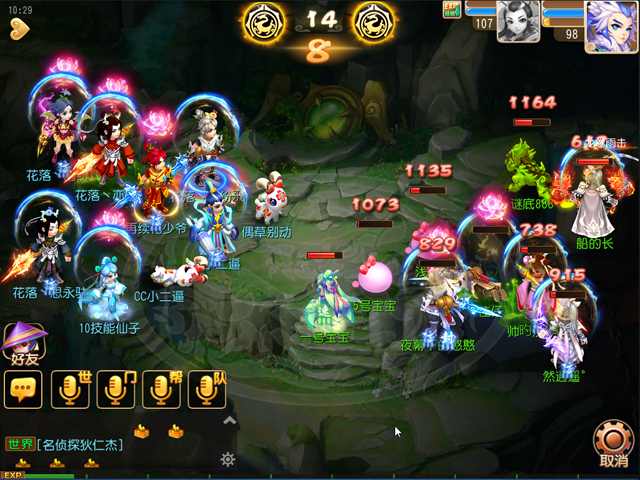Tap the EXP boost icon

pyautogui.click(x=13, y=475)
